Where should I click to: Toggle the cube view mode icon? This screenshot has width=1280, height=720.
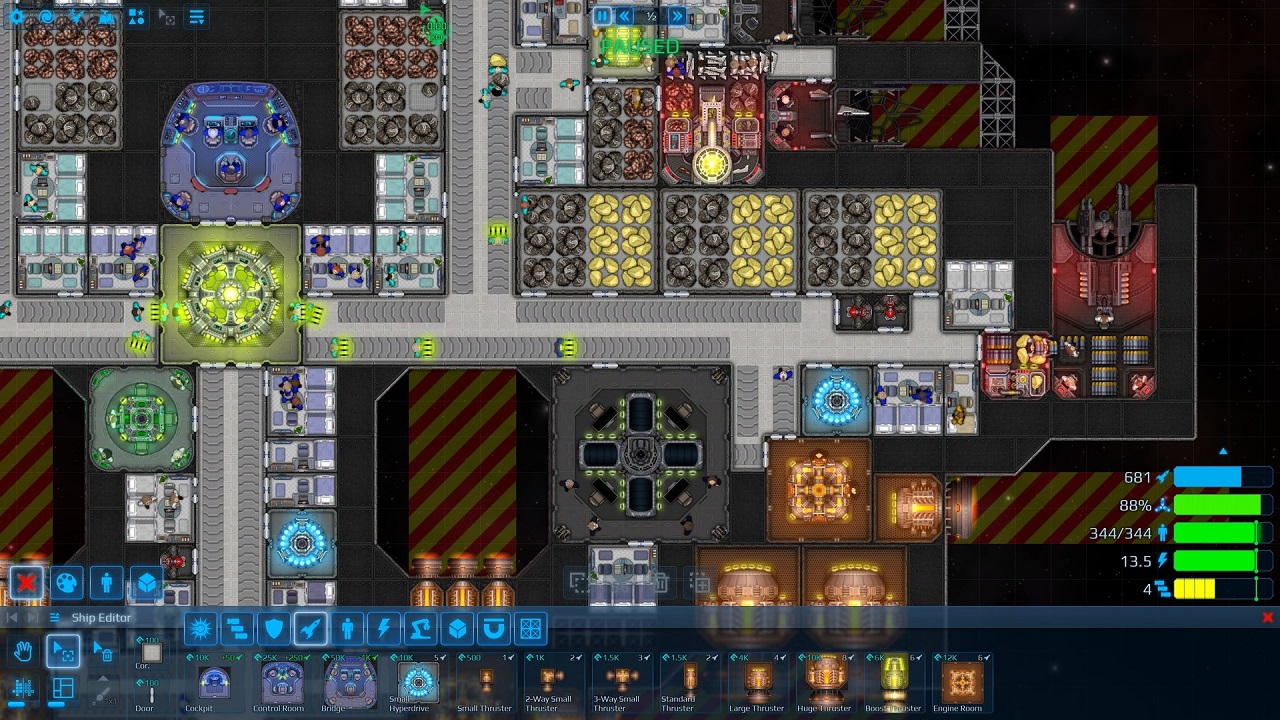147,584
